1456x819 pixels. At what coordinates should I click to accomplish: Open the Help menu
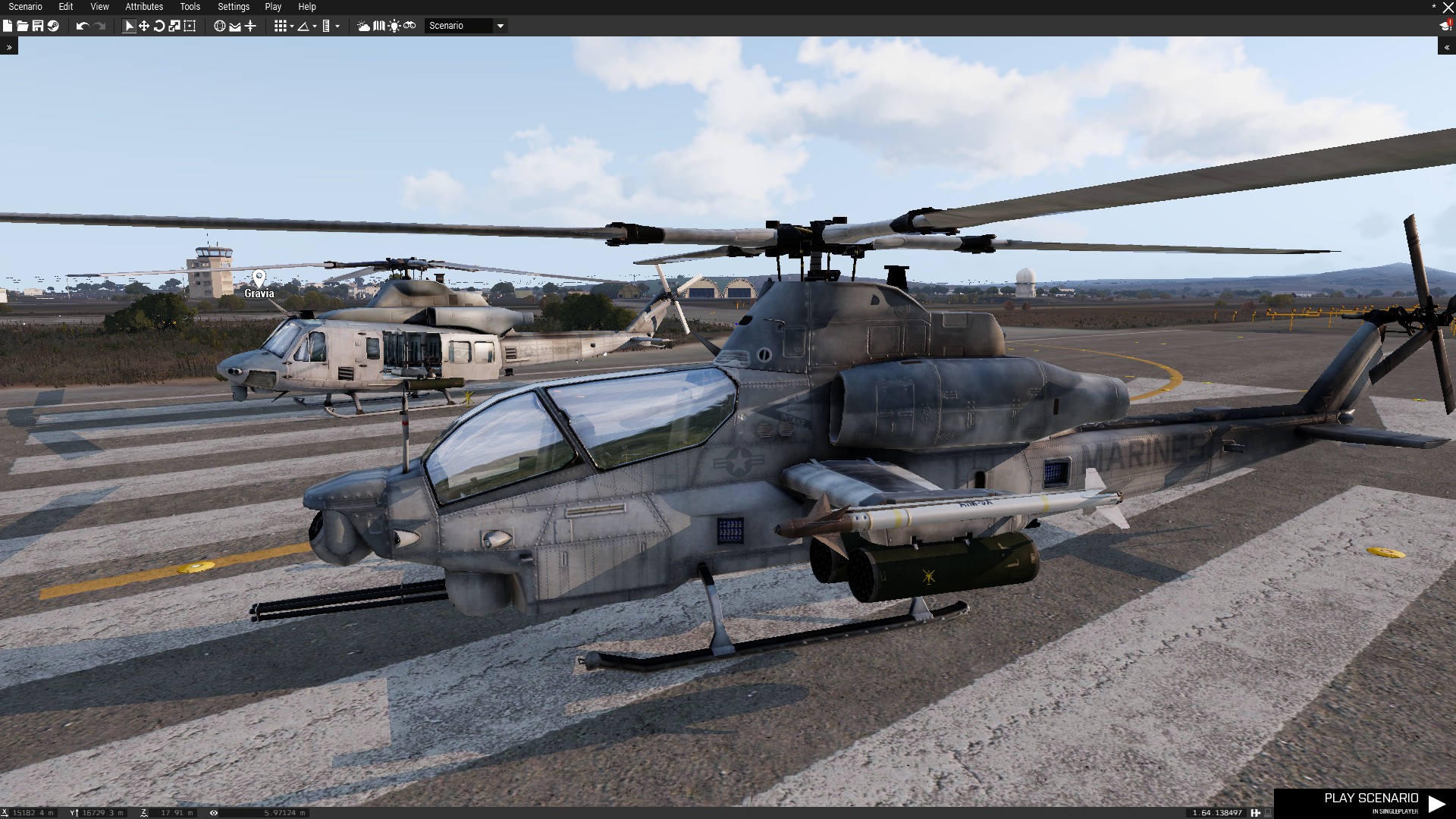[307, 7]
